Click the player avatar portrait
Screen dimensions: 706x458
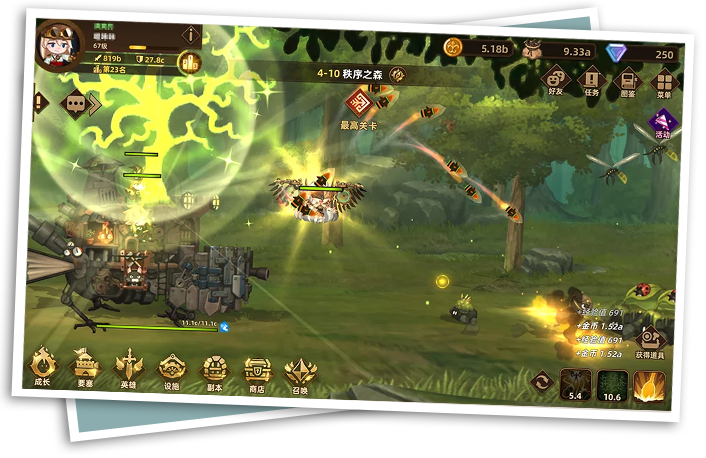pos(59,47)
